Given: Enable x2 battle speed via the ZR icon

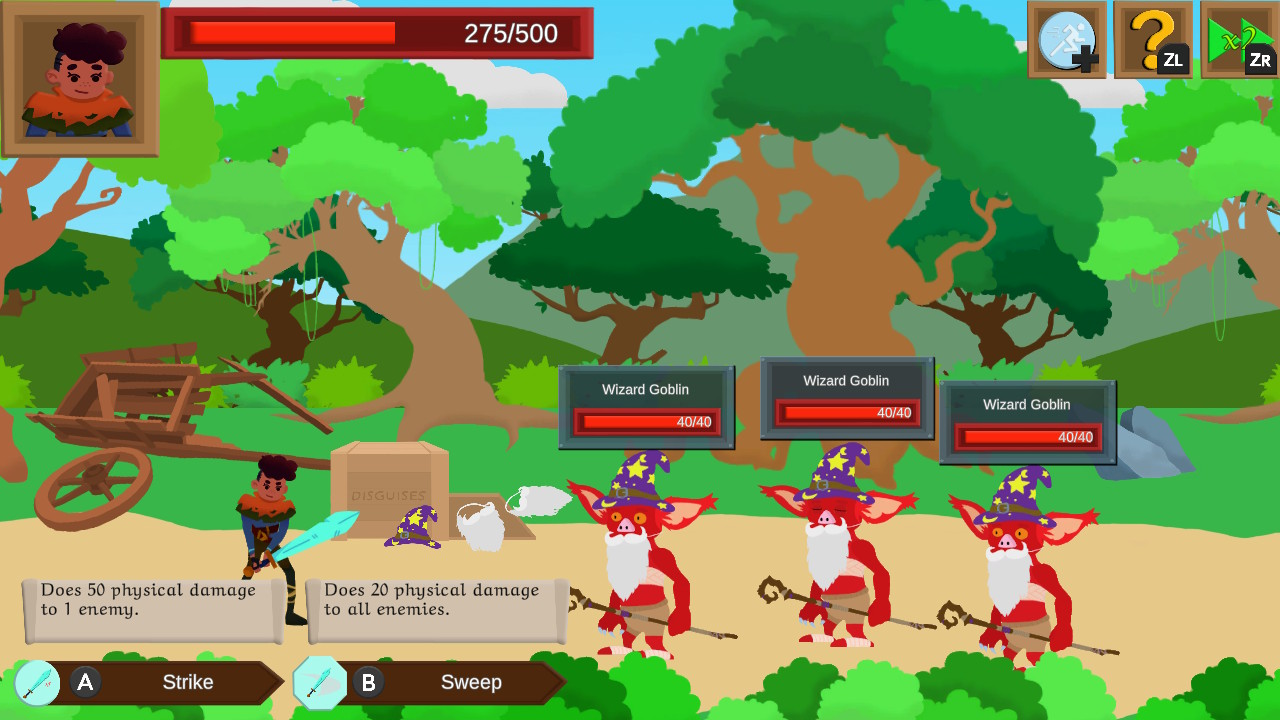Looking at the screenshot, I should coord(1238,40).
